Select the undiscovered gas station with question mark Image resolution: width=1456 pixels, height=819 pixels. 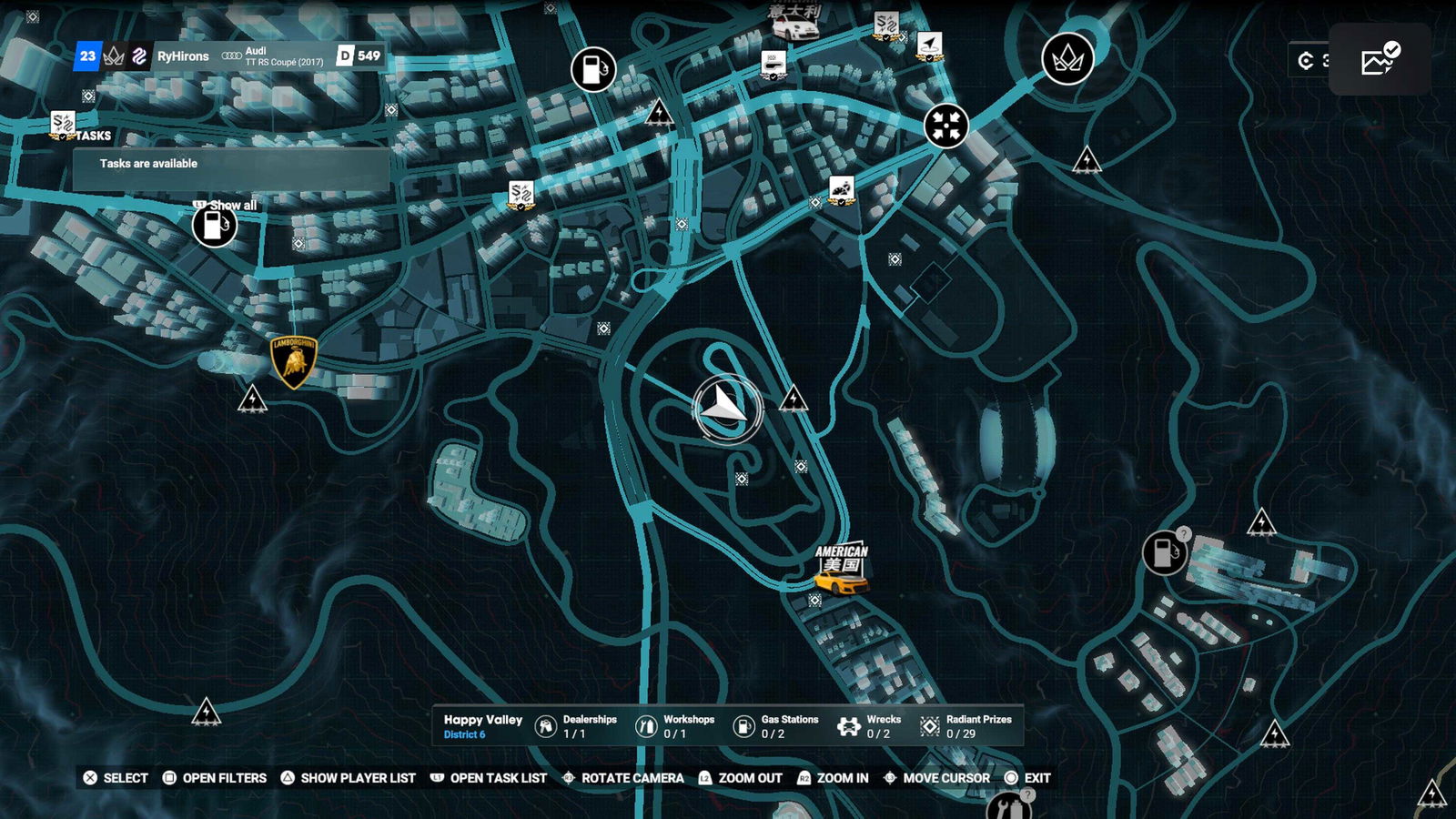click(x=1164, y=551)
